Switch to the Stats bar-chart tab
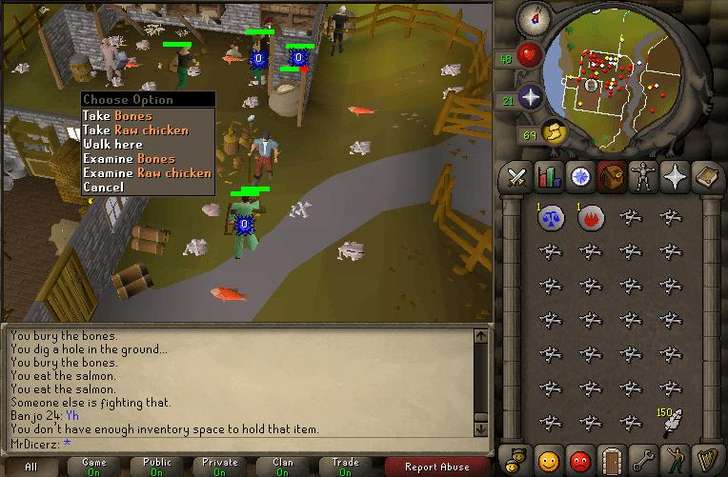This screenshot has height=477, width=728. tap(548, 177)
